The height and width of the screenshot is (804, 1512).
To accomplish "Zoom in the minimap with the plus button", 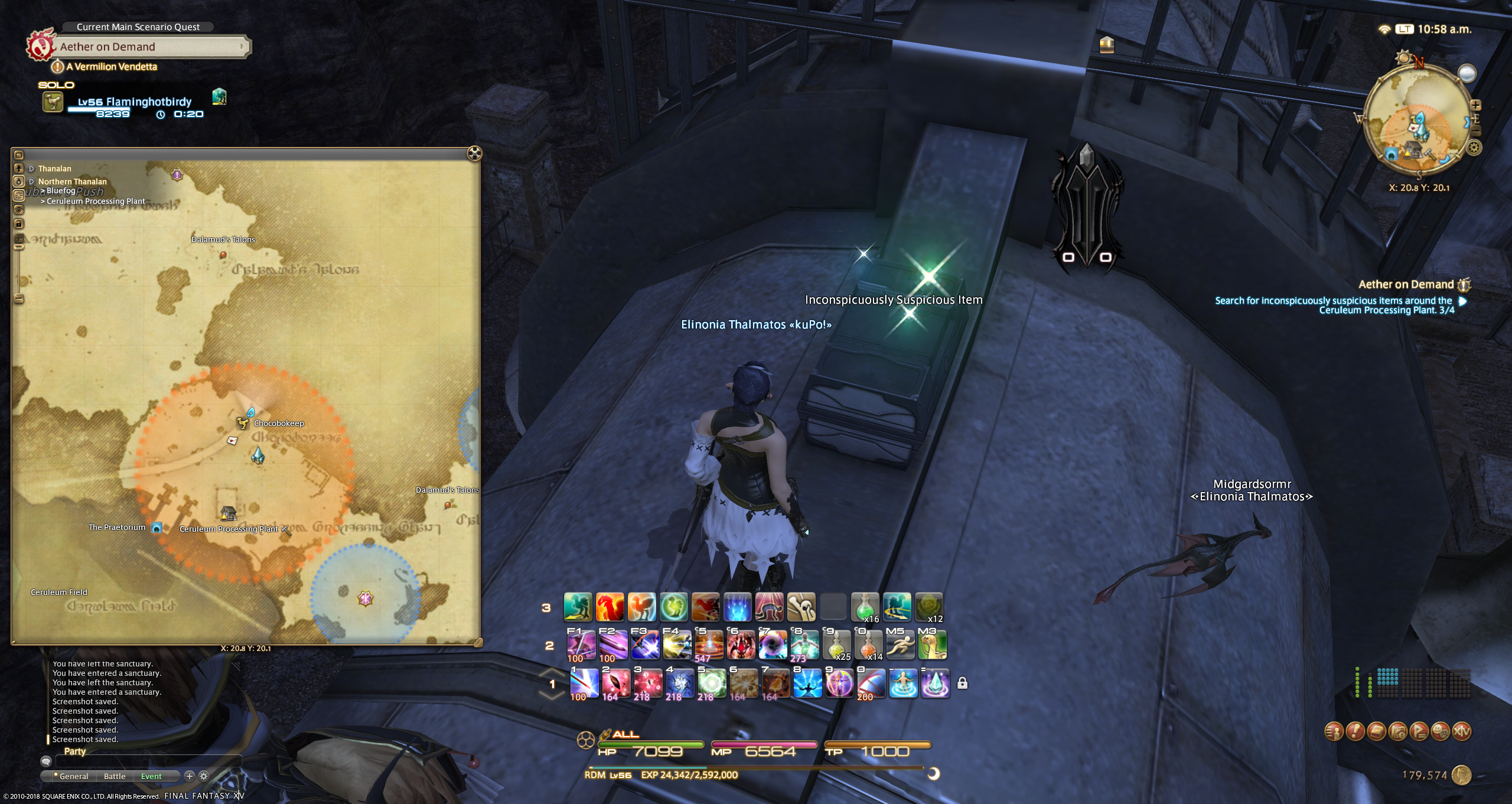I will click(x=1475, y=105).
